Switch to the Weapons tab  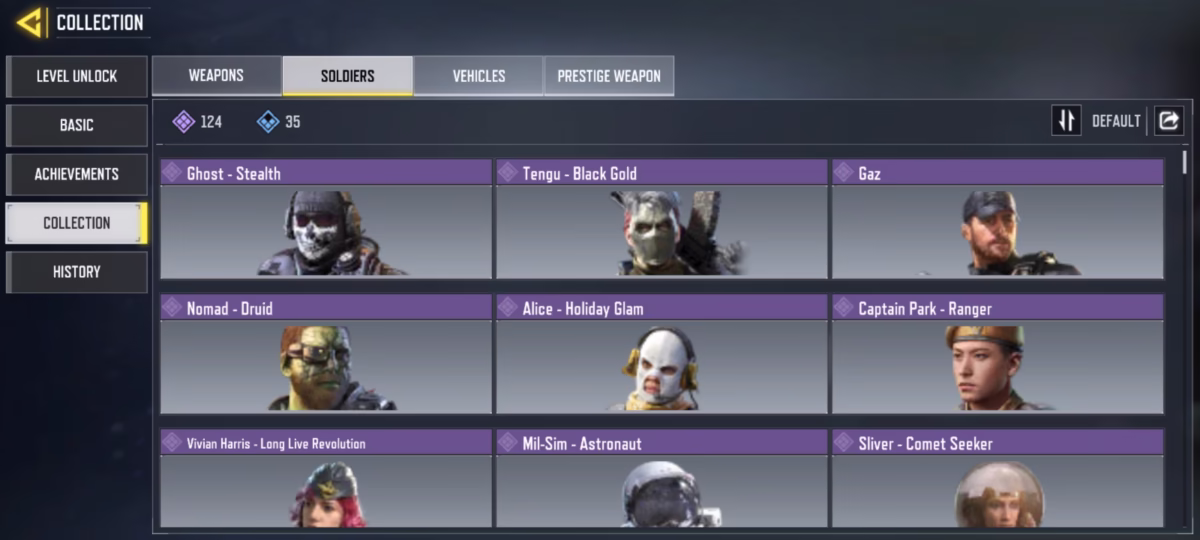point(217,76)
